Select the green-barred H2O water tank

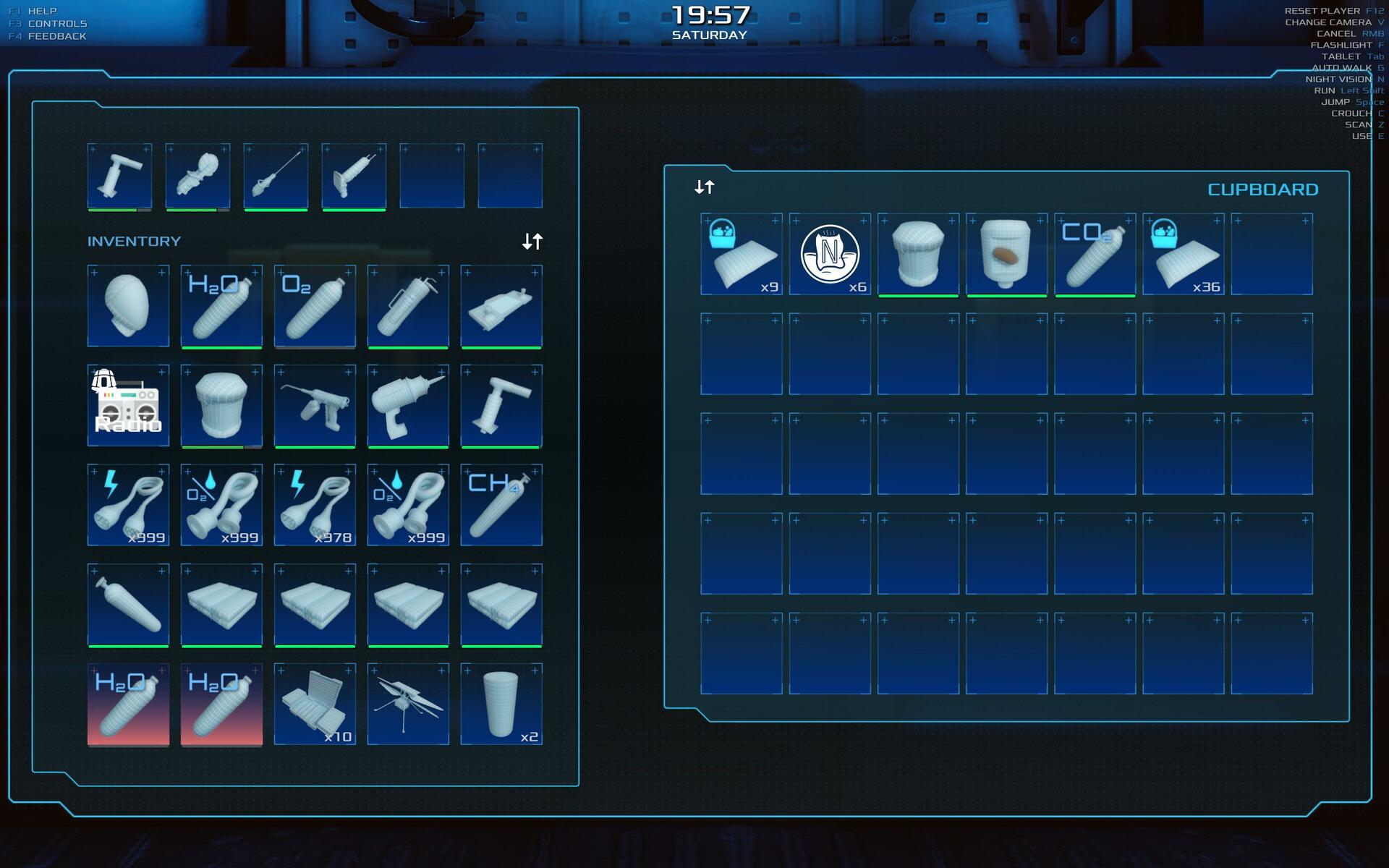221,306
